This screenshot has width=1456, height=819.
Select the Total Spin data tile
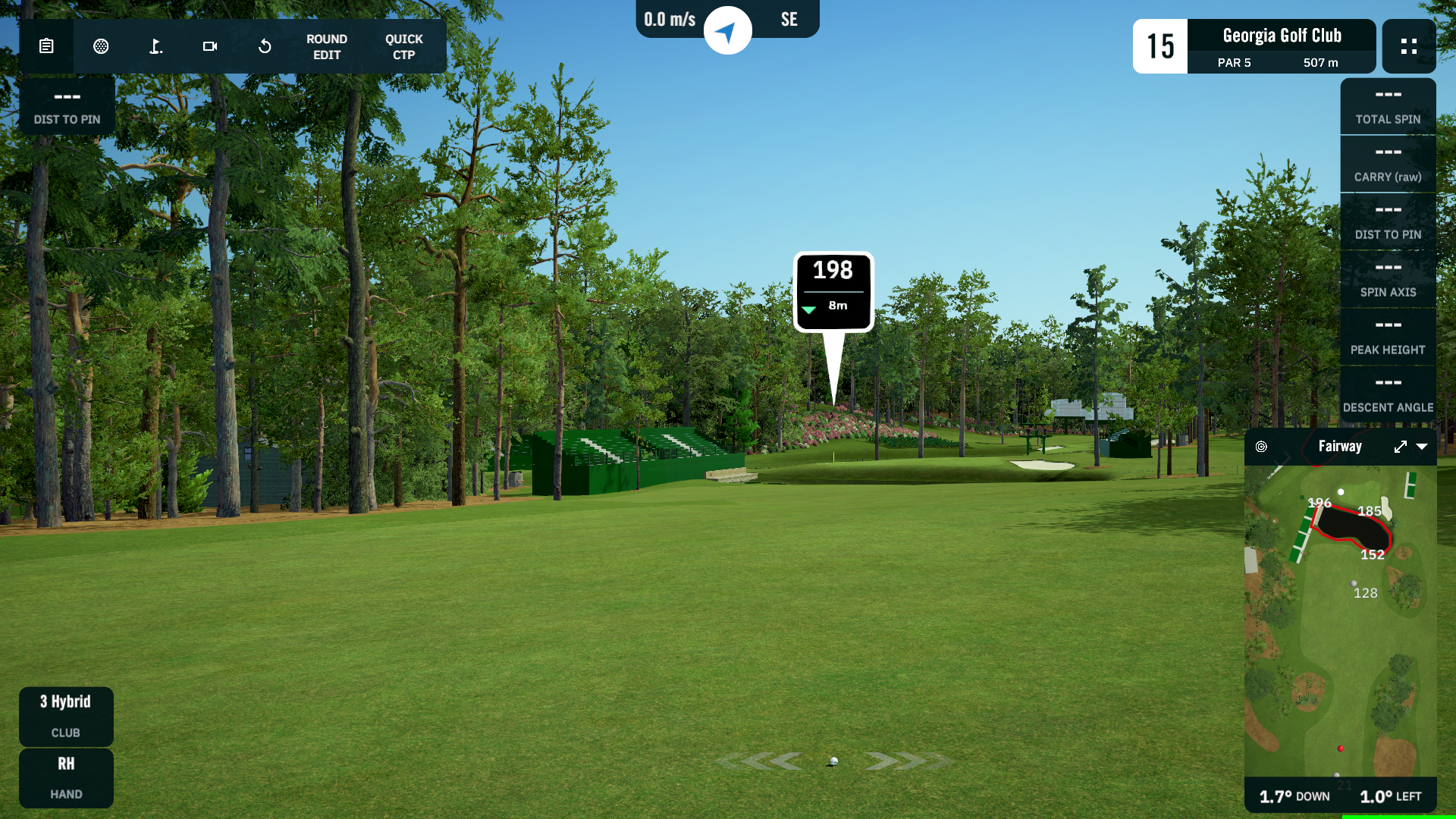coord(1388,106)
